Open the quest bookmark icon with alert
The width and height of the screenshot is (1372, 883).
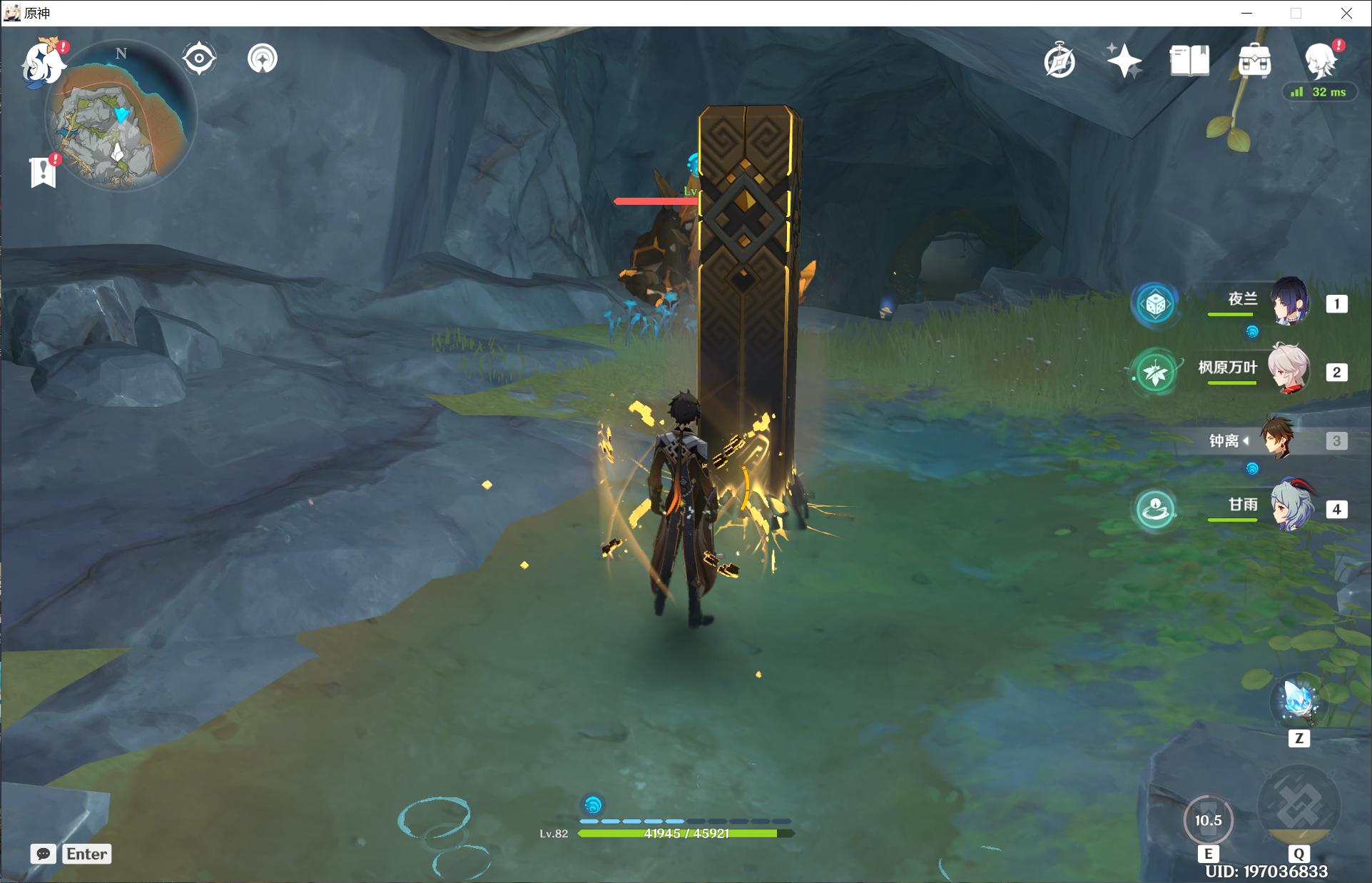click(x=44, y=171)
